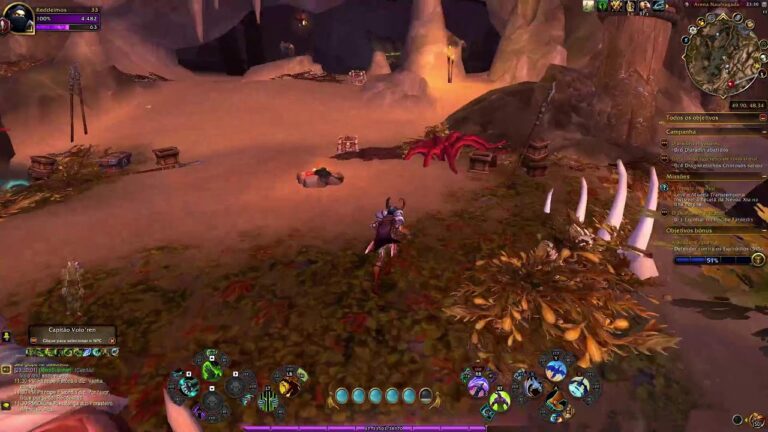Activate the green demon ability icon
768x432 pixels.
(211, 370)
